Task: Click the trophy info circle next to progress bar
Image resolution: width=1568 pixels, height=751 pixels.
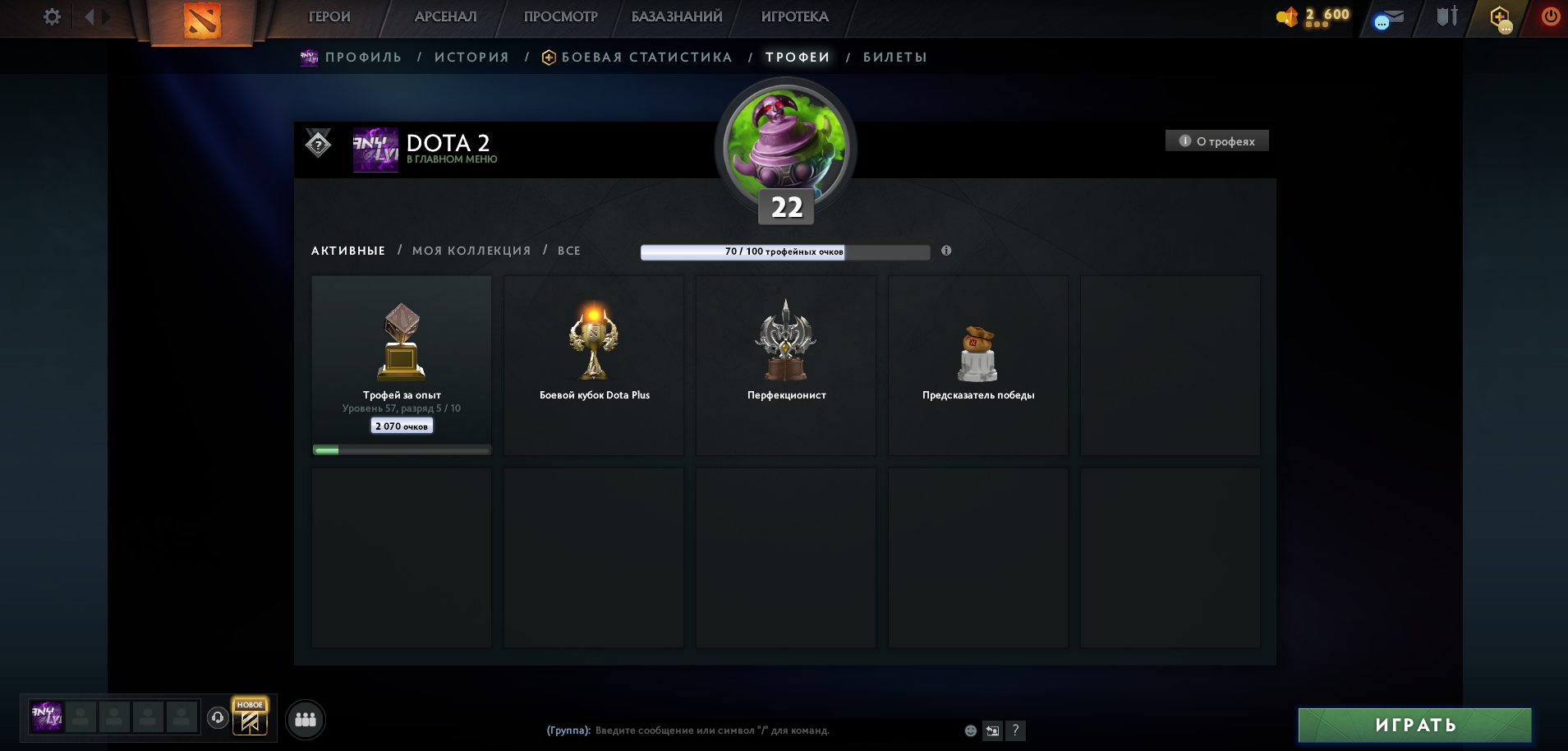Action: pos(946,251)
